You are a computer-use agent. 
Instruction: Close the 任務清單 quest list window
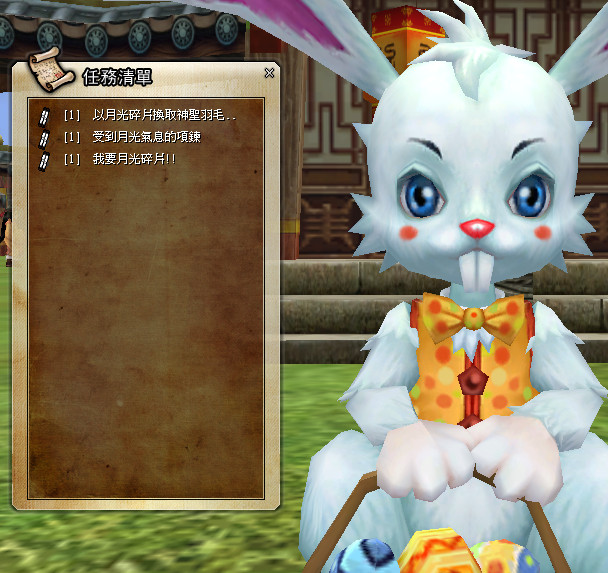[x=269, y=73]
